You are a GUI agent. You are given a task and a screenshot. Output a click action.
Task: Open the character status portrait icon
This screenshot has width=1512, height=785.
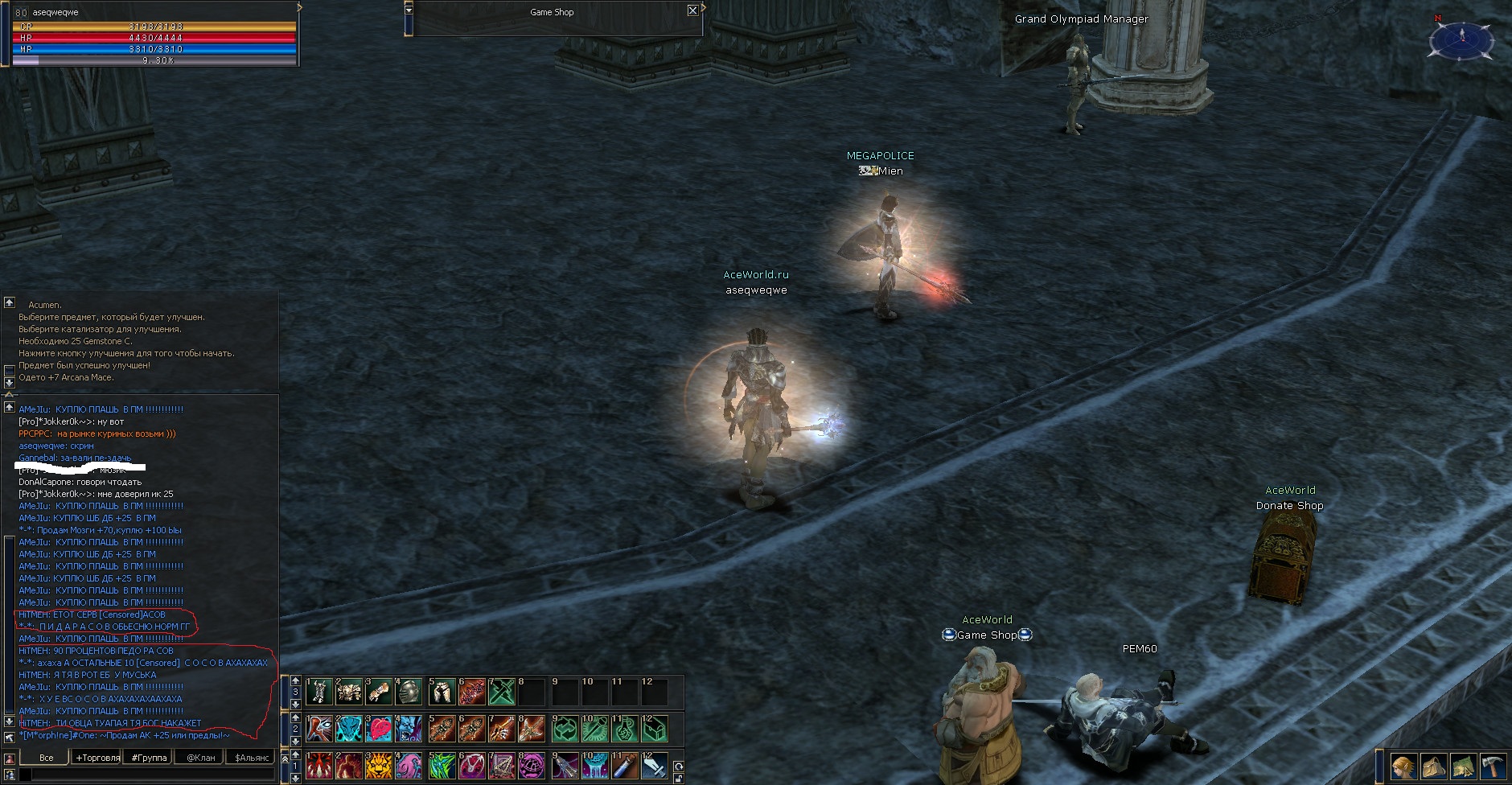click(1403, 767)
